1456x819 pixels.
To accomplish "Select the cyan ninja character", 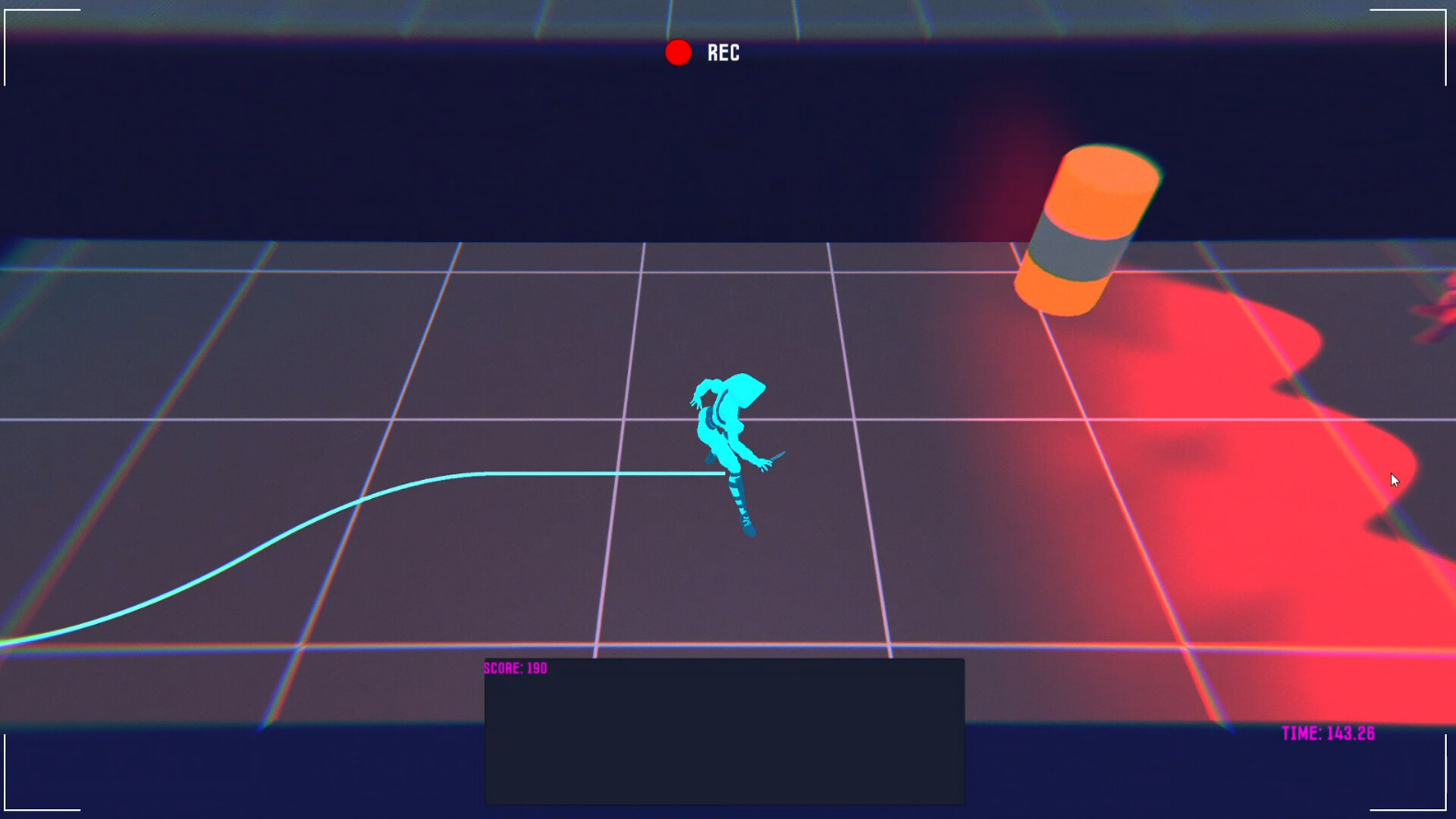I will click(x=728, y=440).
